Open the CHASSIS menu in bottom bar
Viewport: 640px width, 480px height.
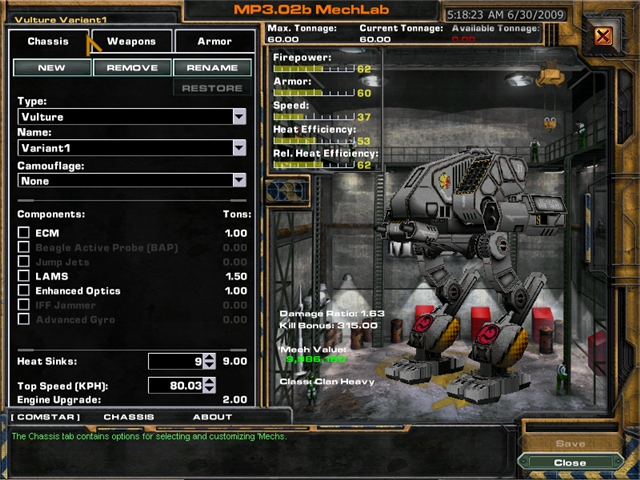[128, 417]
